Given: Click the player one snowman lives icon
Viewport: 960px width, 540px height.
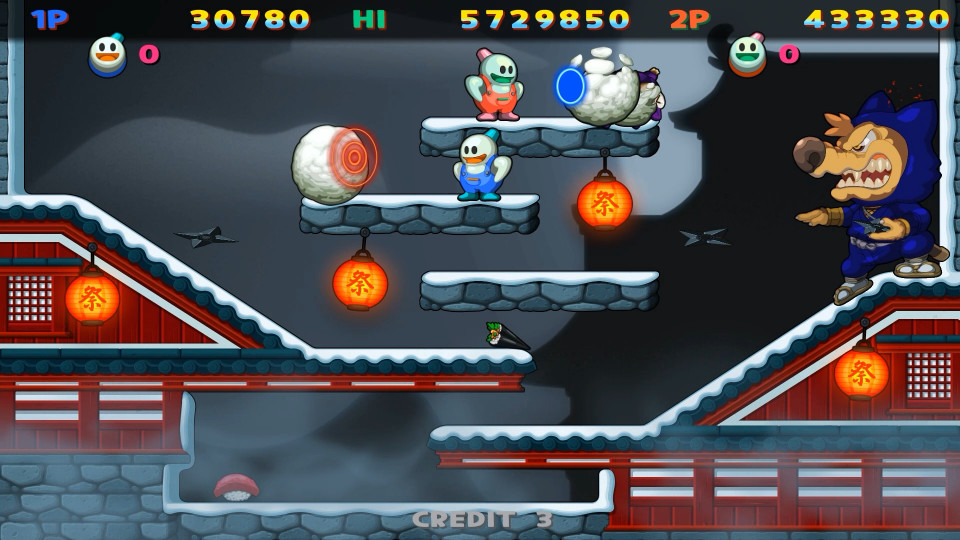Looking at the screenshot, I should click(x=108, y=55).
